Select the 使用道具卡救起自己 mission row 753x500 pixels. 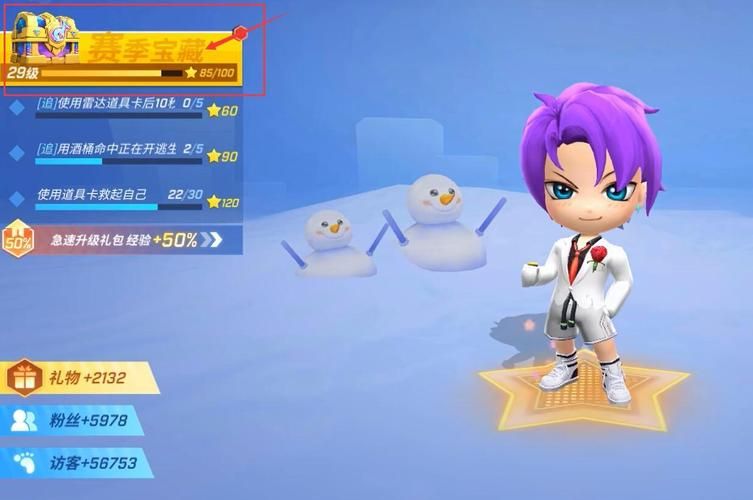(122, 199)
